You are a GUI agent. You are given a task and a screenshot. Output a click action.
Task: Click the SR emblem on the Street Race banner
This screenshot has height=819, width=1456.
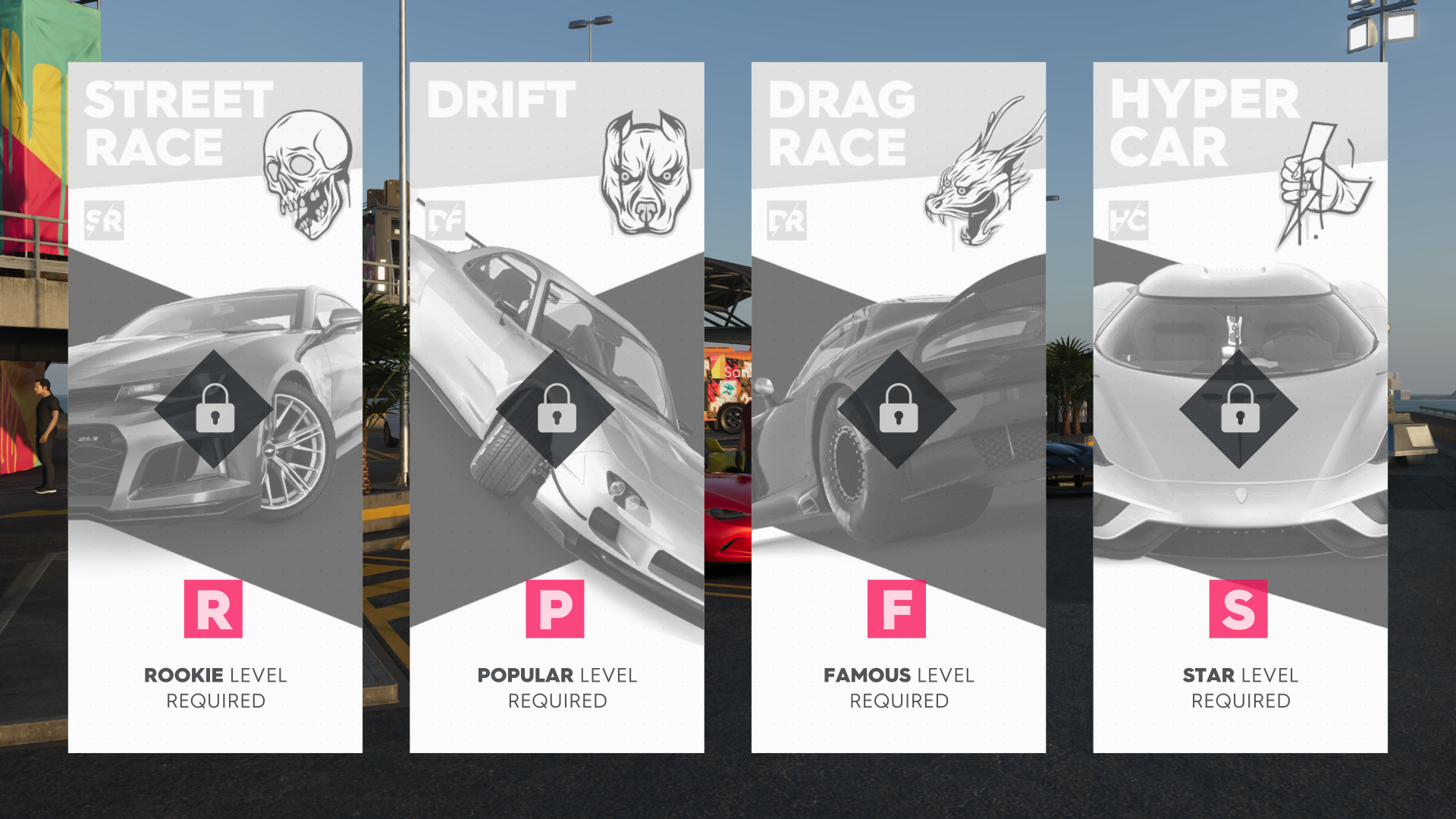point(105,221)
